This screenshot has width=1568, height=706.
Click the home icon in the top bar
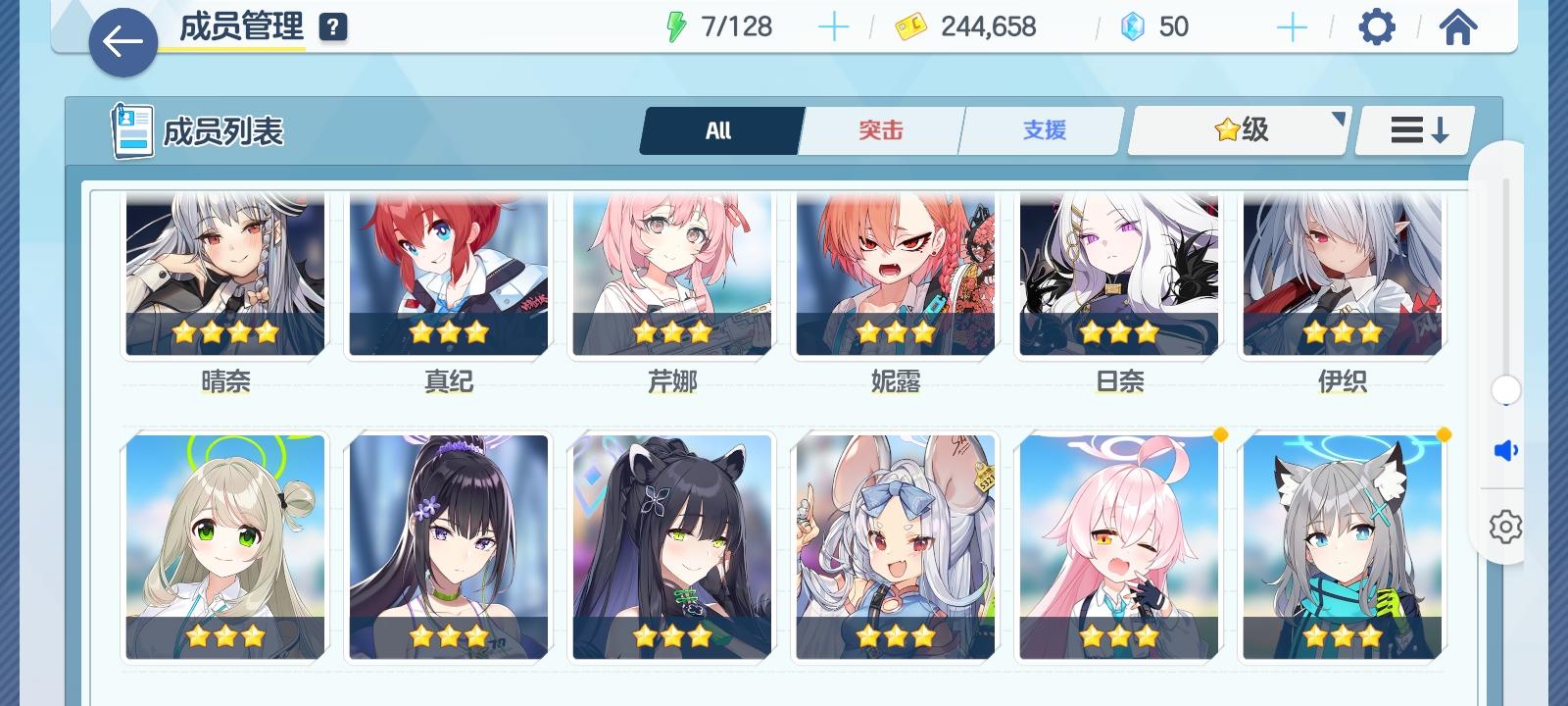click(x=1458, y=26)
